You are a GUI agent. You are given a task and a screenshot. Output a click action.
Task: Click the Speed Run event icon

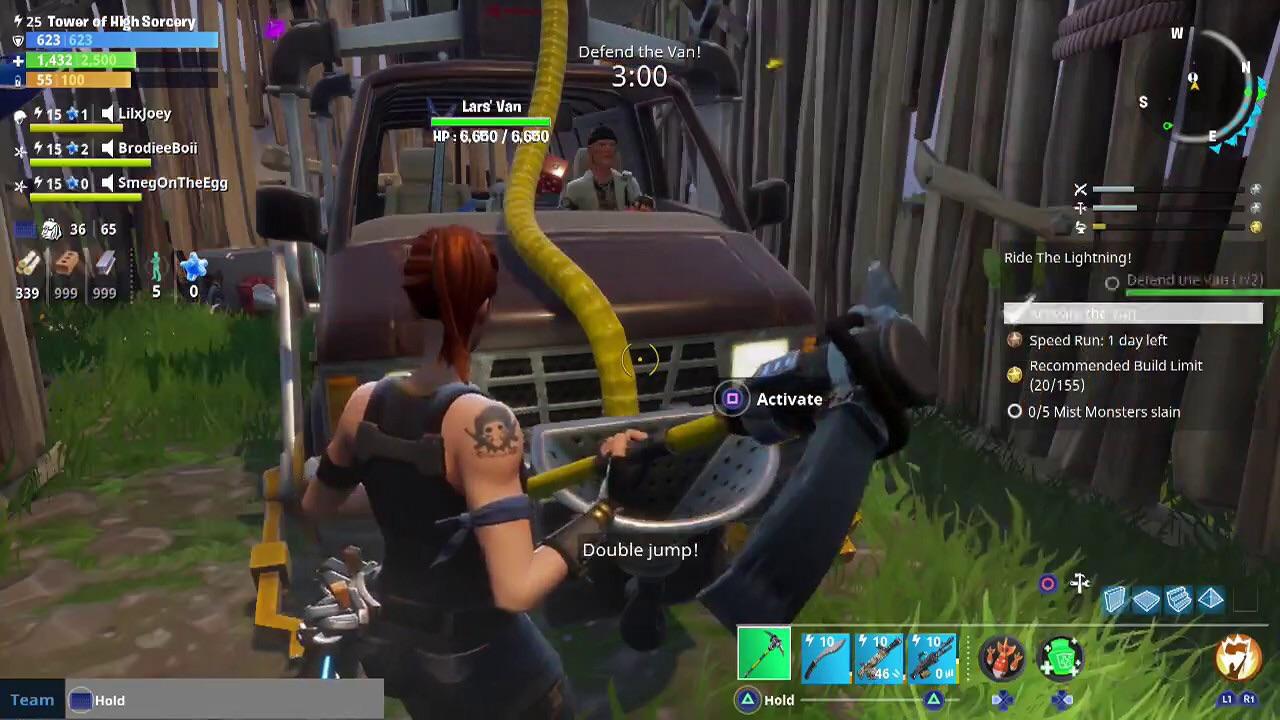click(x=1014, y=340)
